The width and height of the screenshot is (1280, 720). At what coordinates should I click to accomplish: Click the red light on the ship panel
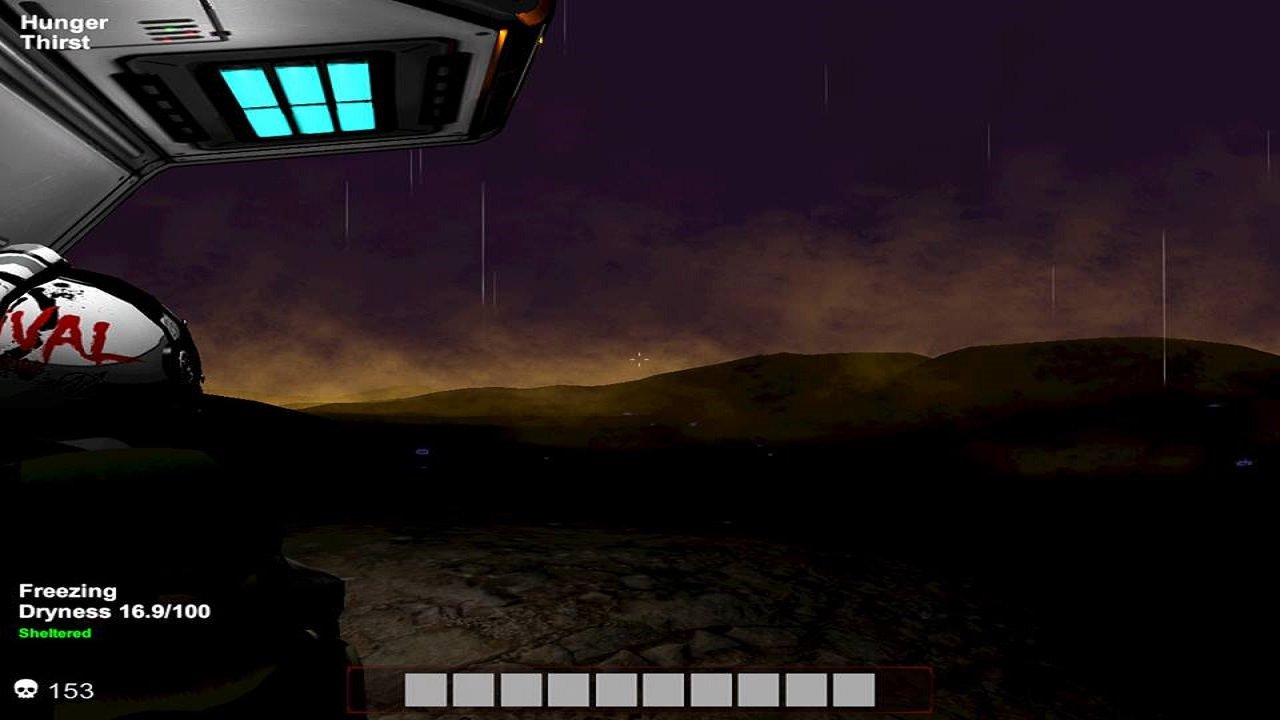tap(166, 39)
